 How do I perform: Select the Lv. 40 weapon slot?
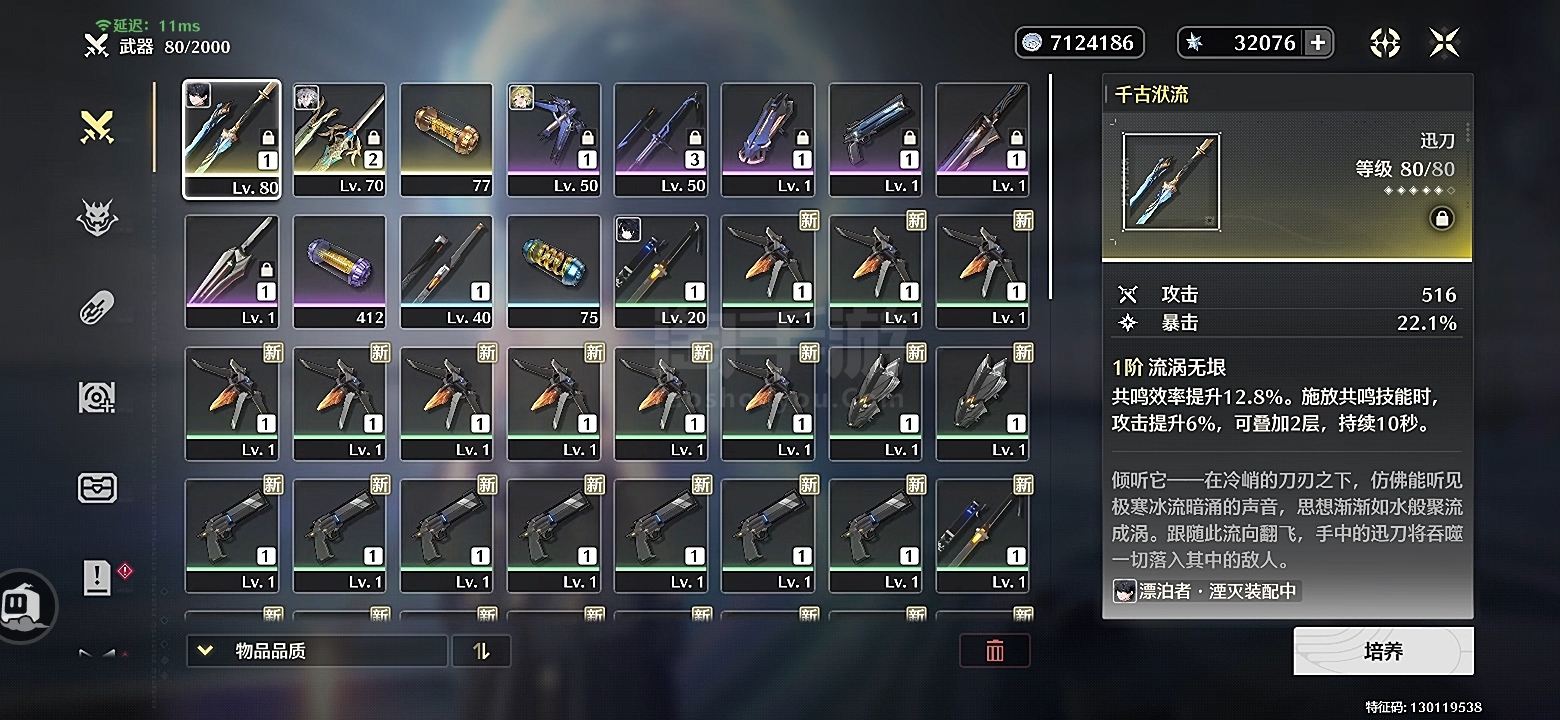446,271
